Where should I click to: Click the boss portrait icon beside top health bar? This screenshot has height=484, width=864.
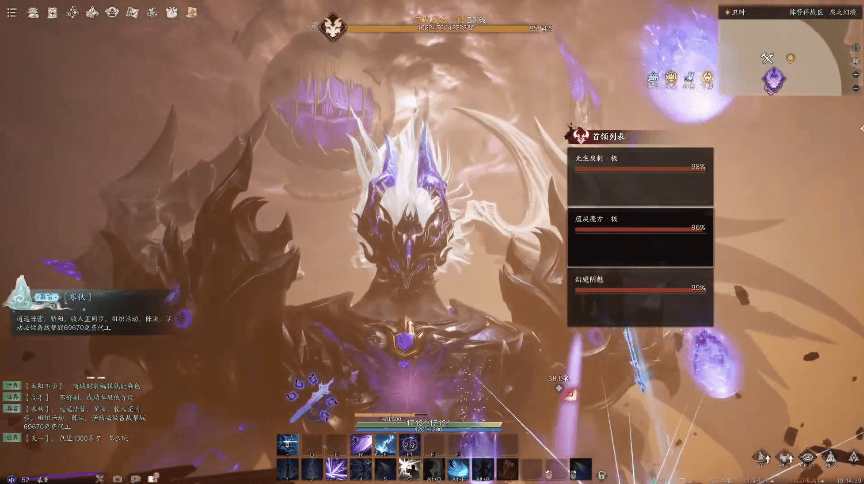(333, 27)
